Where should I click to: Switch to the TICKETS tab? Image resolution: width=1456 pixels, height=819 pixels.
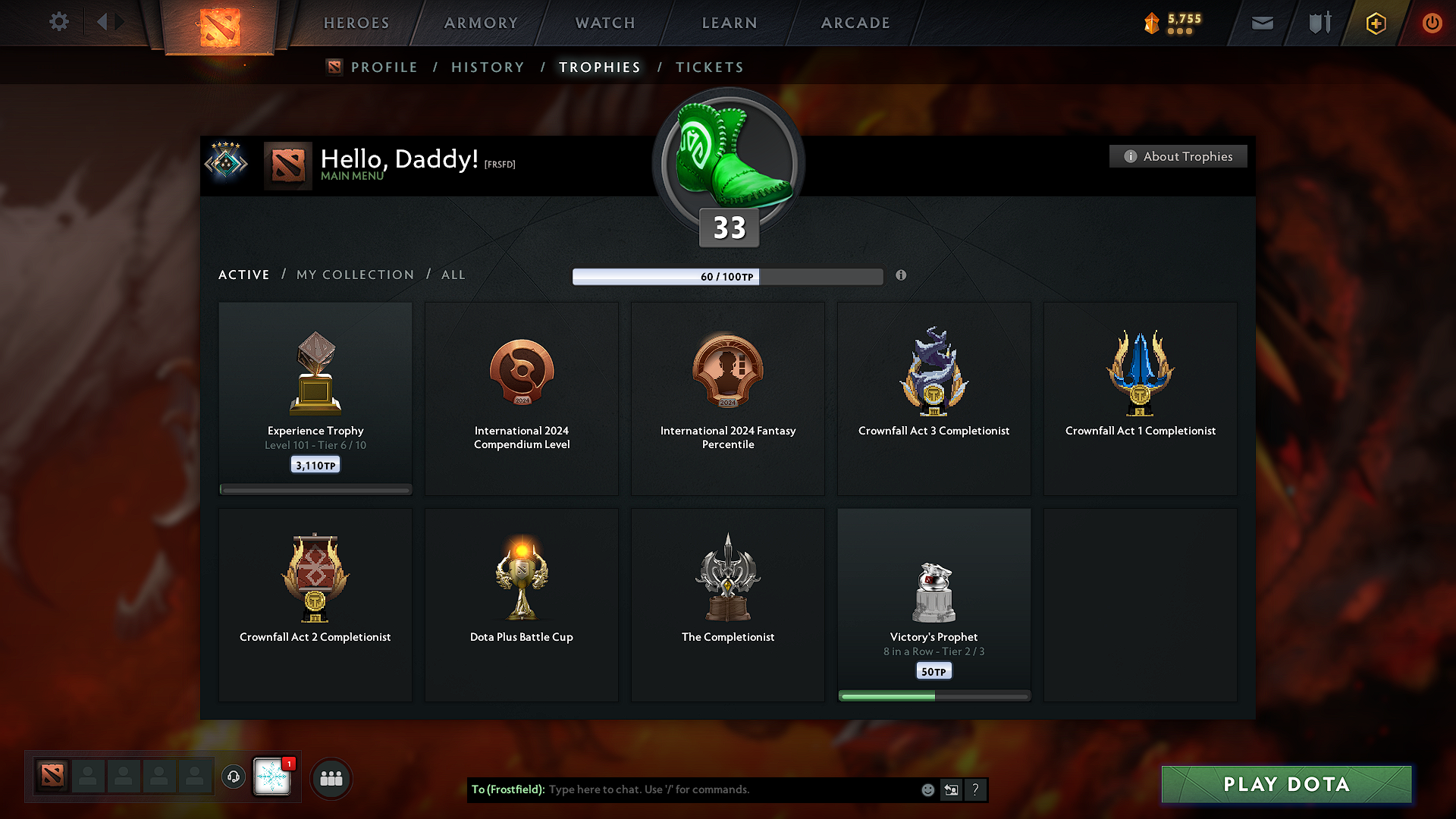[709, 67]
